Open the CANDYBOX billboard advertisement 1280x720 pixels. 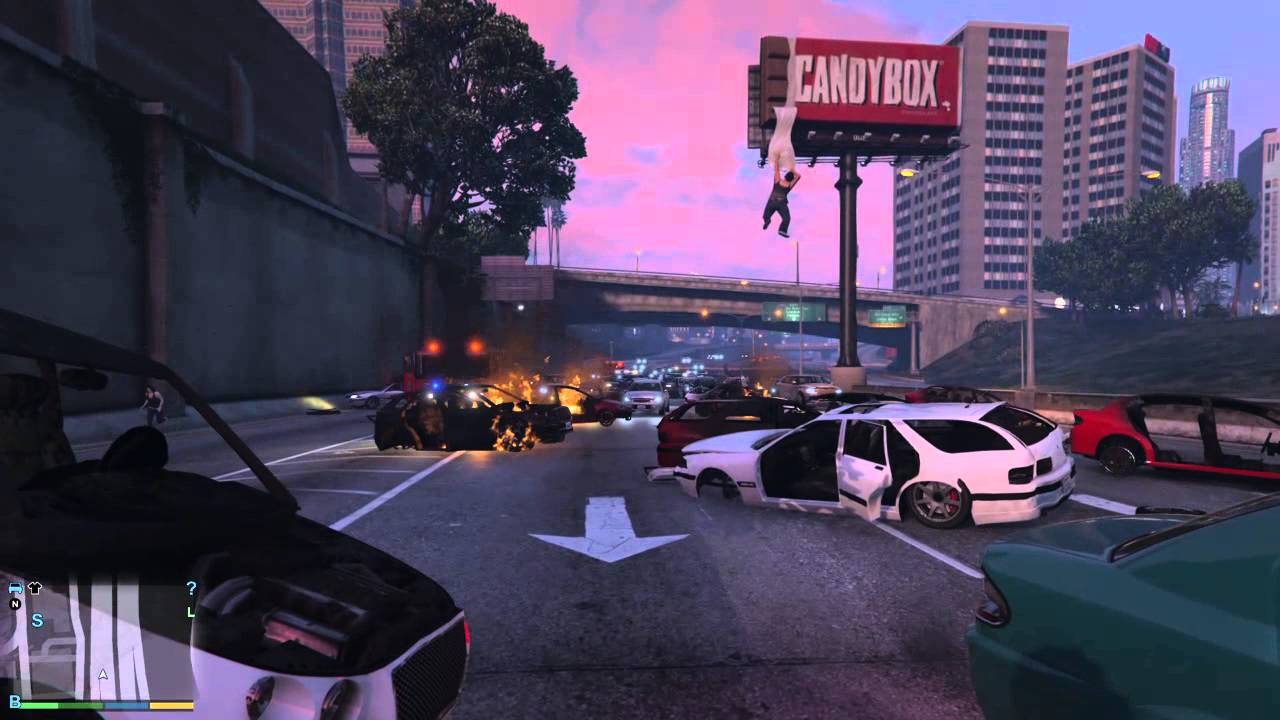pos(868,75)
